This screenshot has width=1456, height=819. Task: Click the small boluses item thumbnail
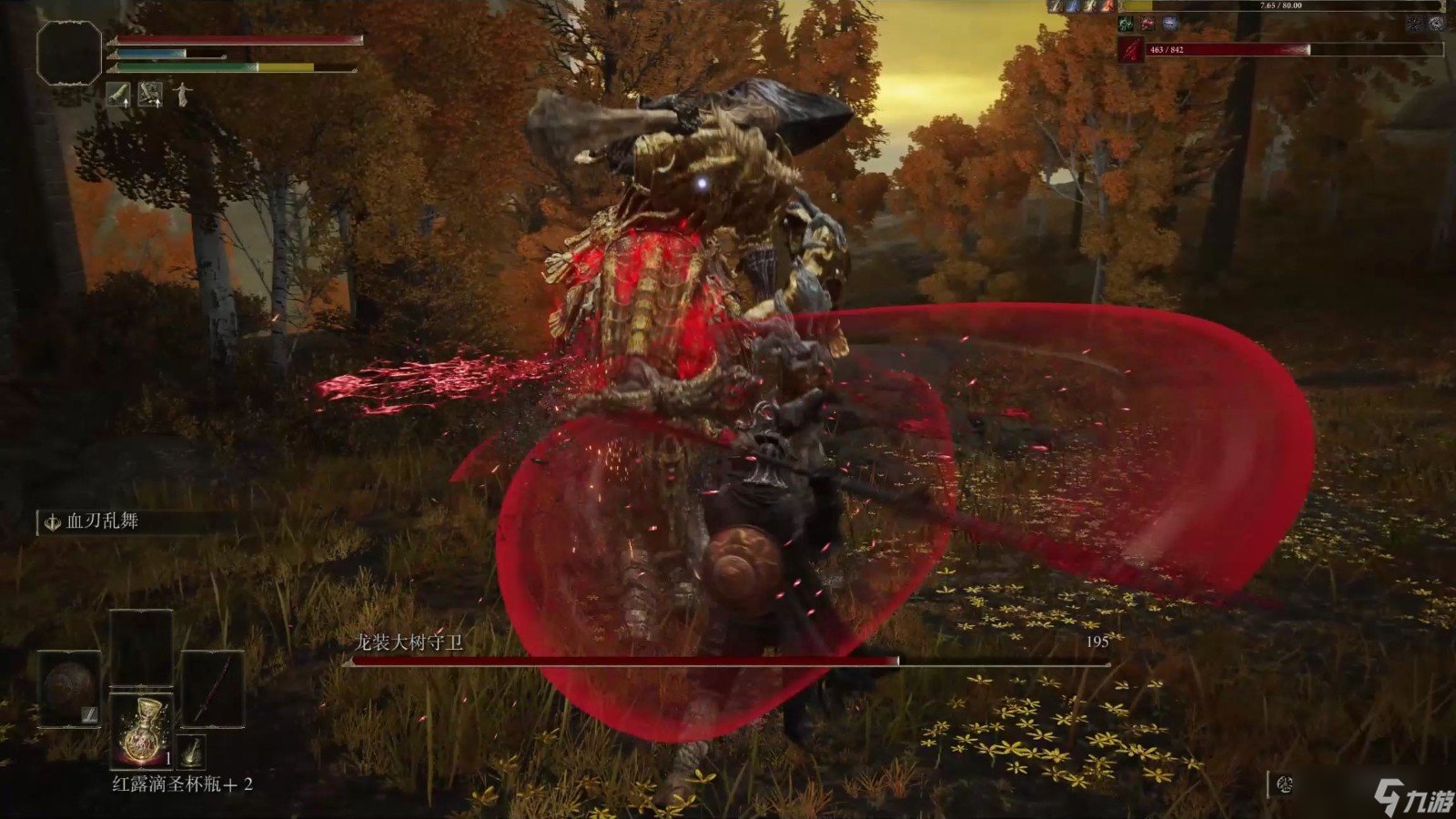pyautogui.click(x=193, y=751)
